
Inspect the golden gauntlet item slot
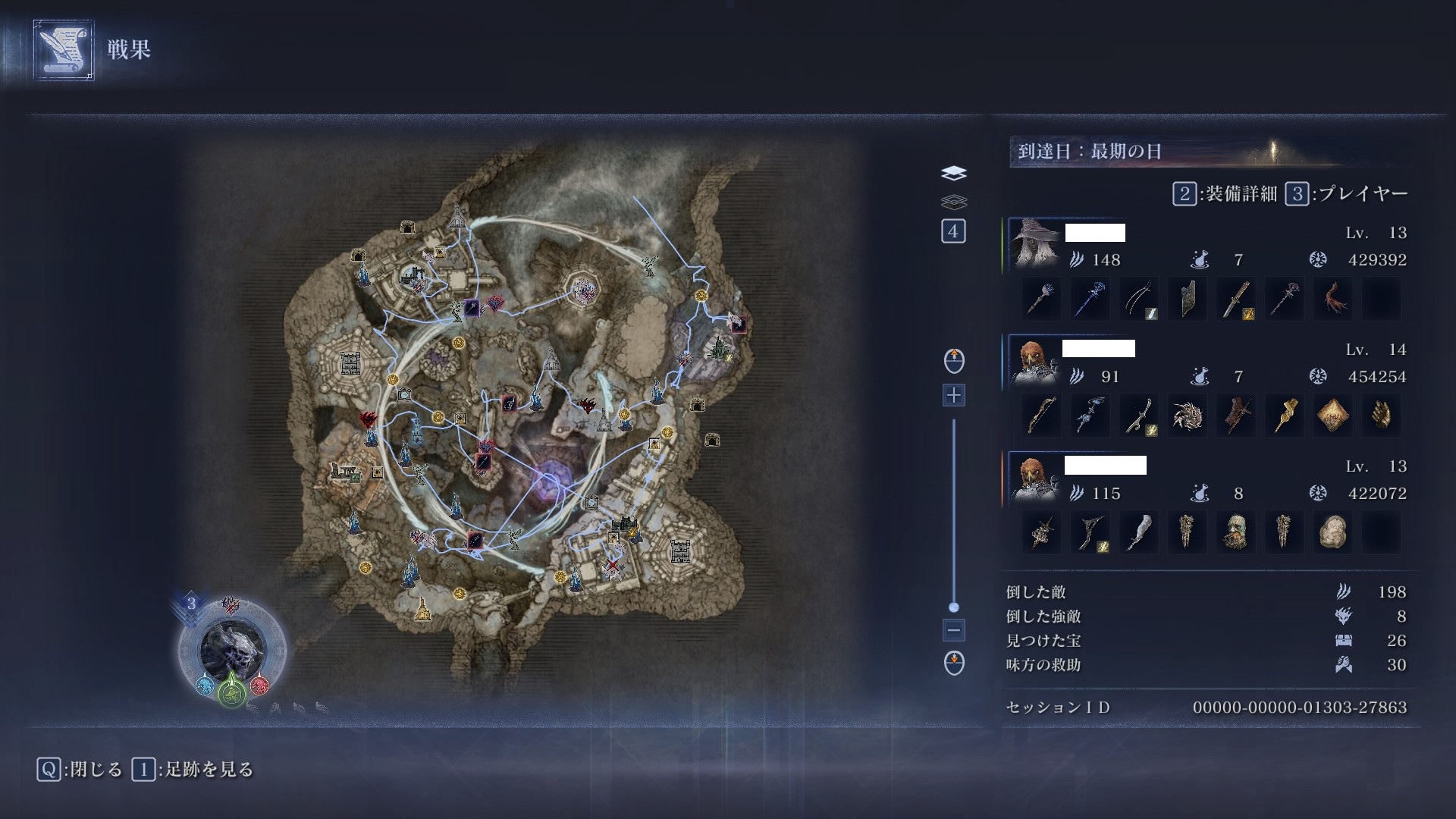[1381, 416]
